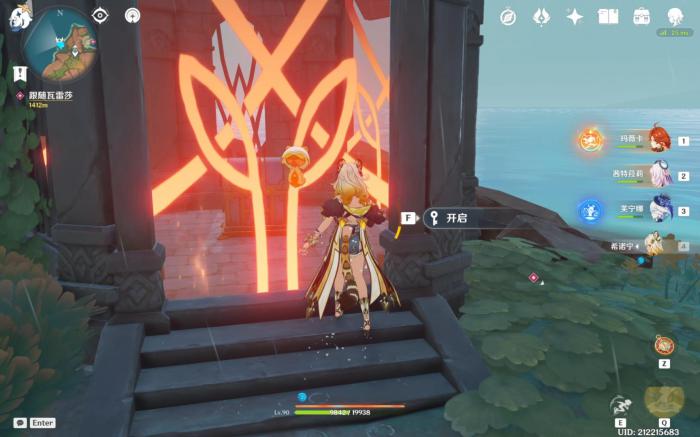700x437 pixels.
Task: Open the circular minimap
Action: point(59,44)
